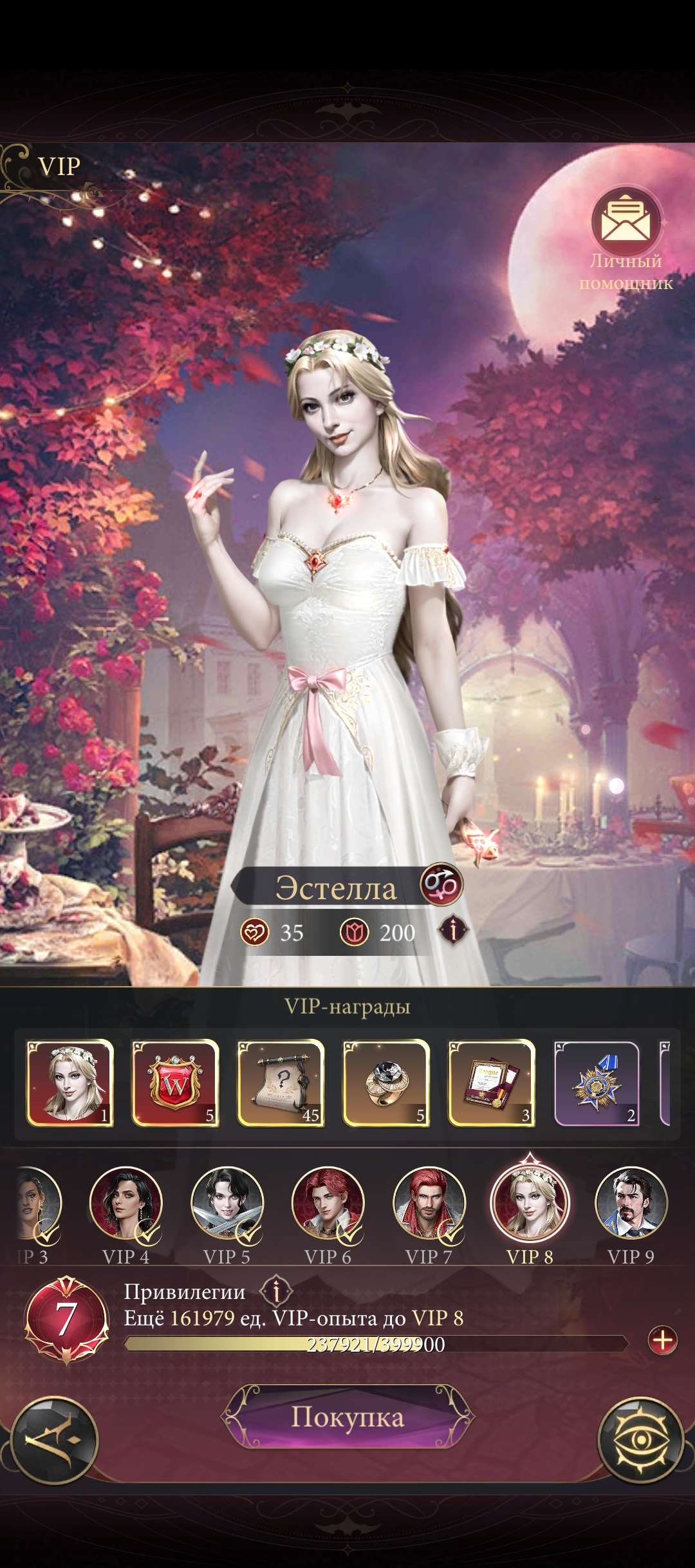View the blue star medal reward
Screen dimensions: 695x1568
pyautogui.click(x=597, y=1082)
